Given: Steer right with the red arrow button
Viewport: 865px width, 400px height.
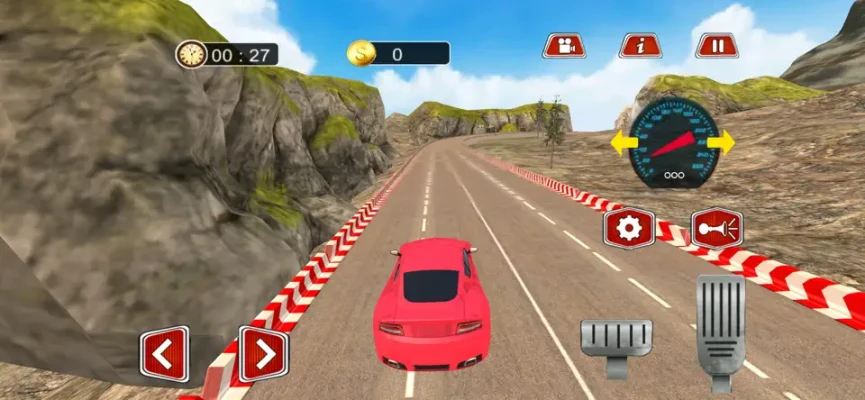Looking at the screenshot, I should click(x=263, y=354).
